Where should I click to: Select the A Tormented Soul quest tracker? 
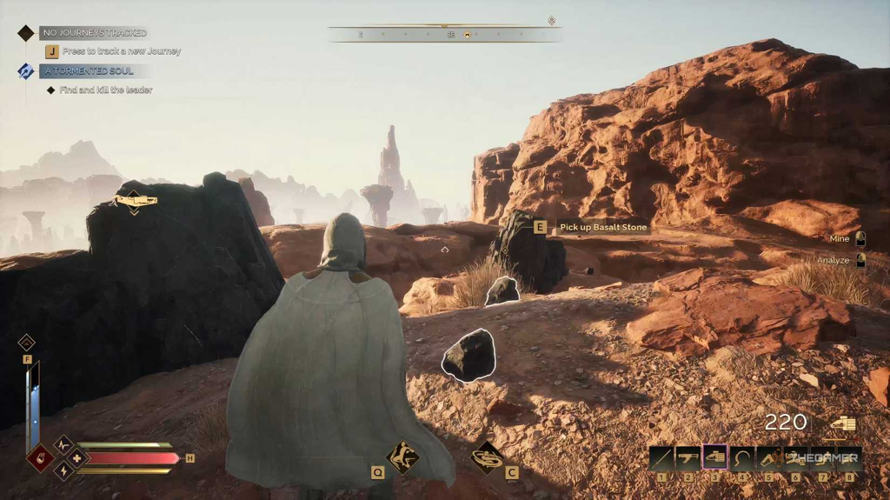(x=88, y=71)
